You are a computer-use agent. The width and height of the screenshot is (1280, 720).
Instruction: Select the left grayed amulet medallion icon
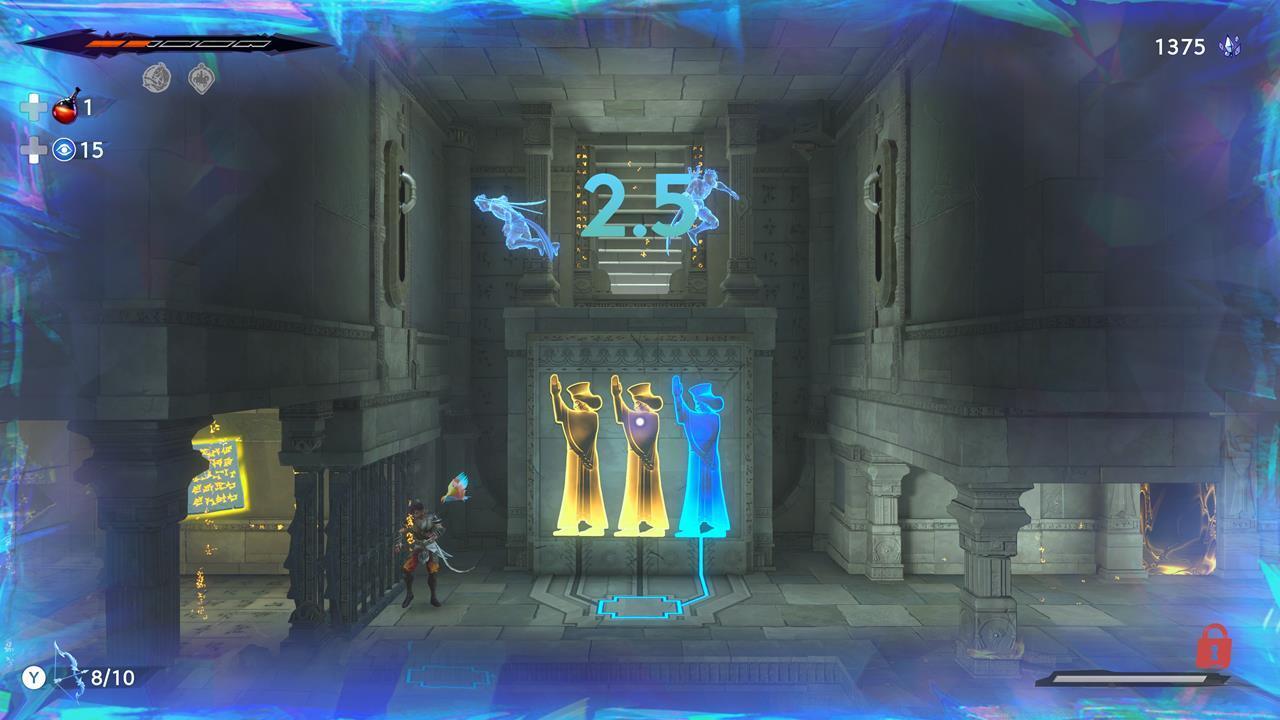(156, 76)
